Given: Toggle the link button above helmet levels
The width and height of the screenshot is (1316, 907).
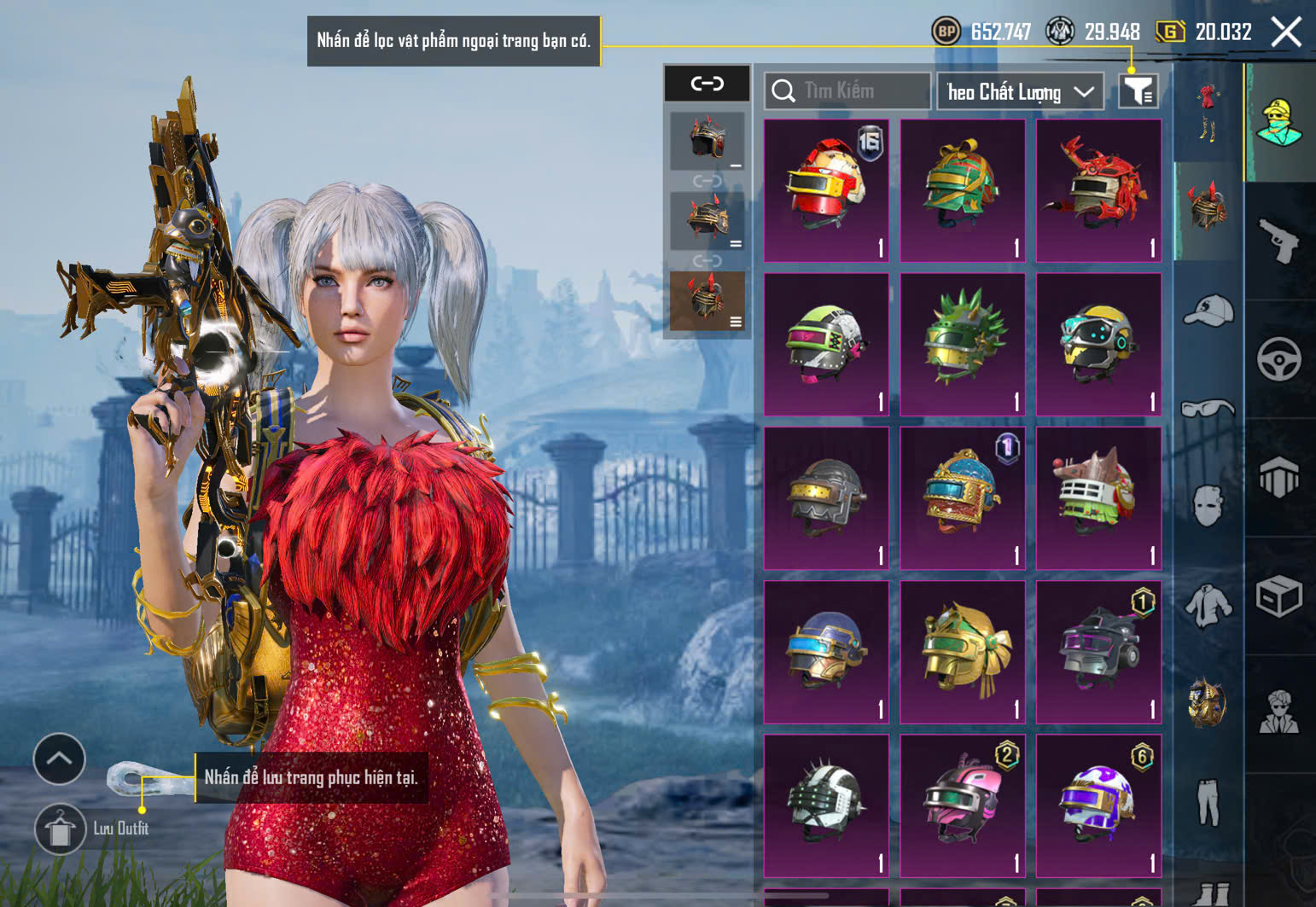Looking at the screenshot, I should tap(707, 84).
